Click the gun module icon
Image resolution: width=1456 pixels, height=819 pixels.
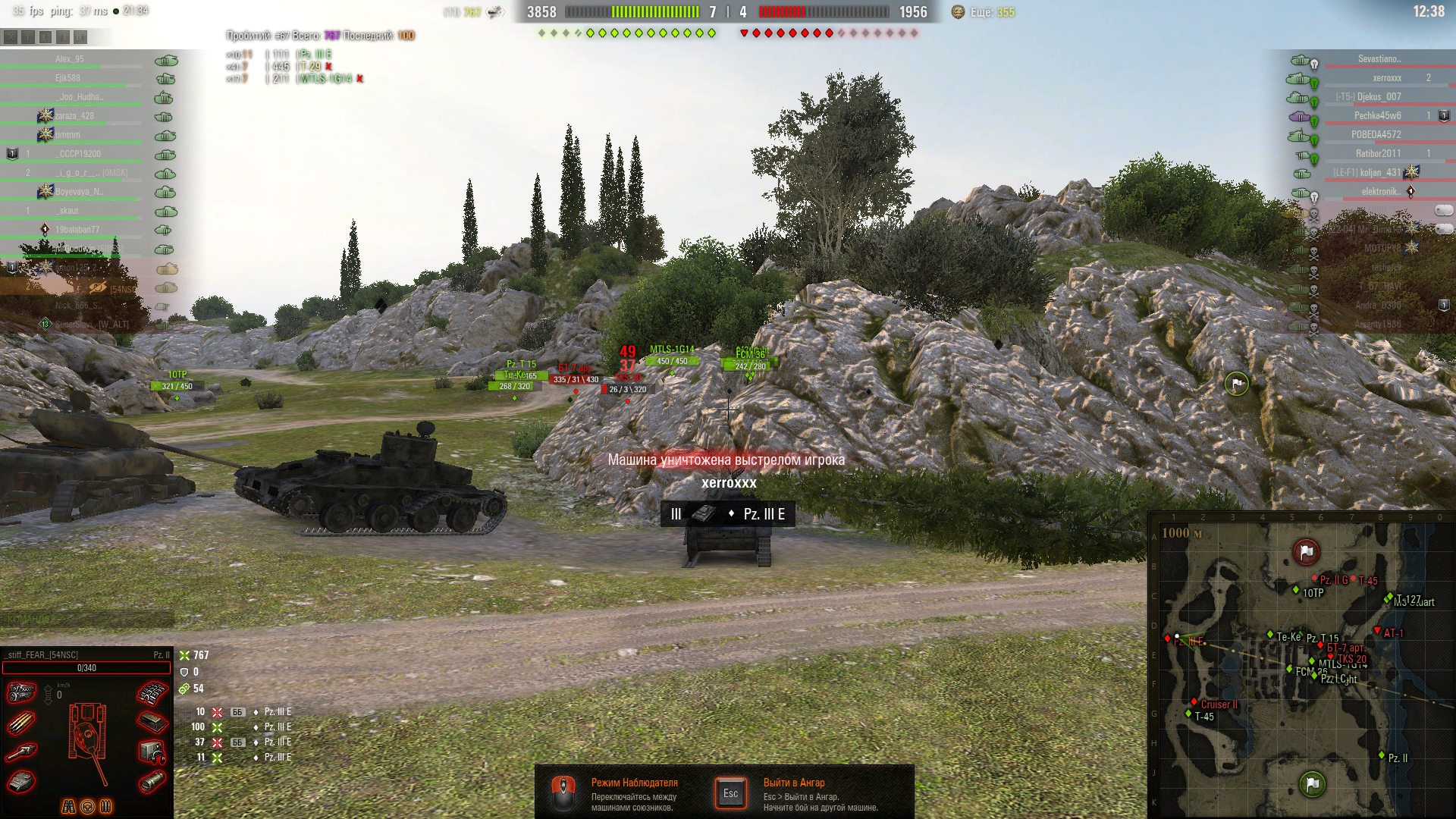21,752
